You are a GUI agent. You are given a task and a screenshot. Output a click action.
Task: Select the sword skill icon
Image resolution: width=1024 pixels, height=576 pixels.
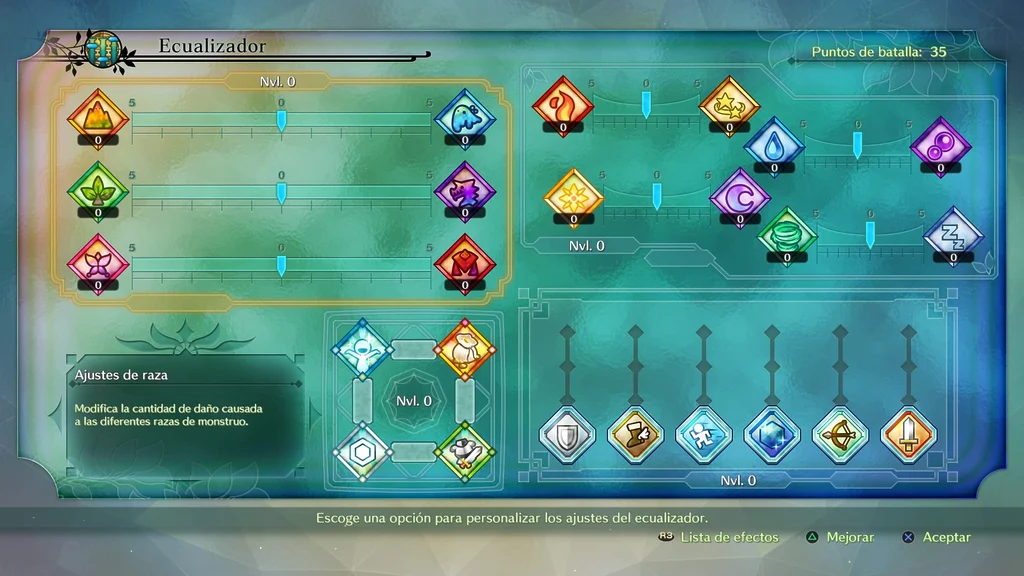pos(908,435)
